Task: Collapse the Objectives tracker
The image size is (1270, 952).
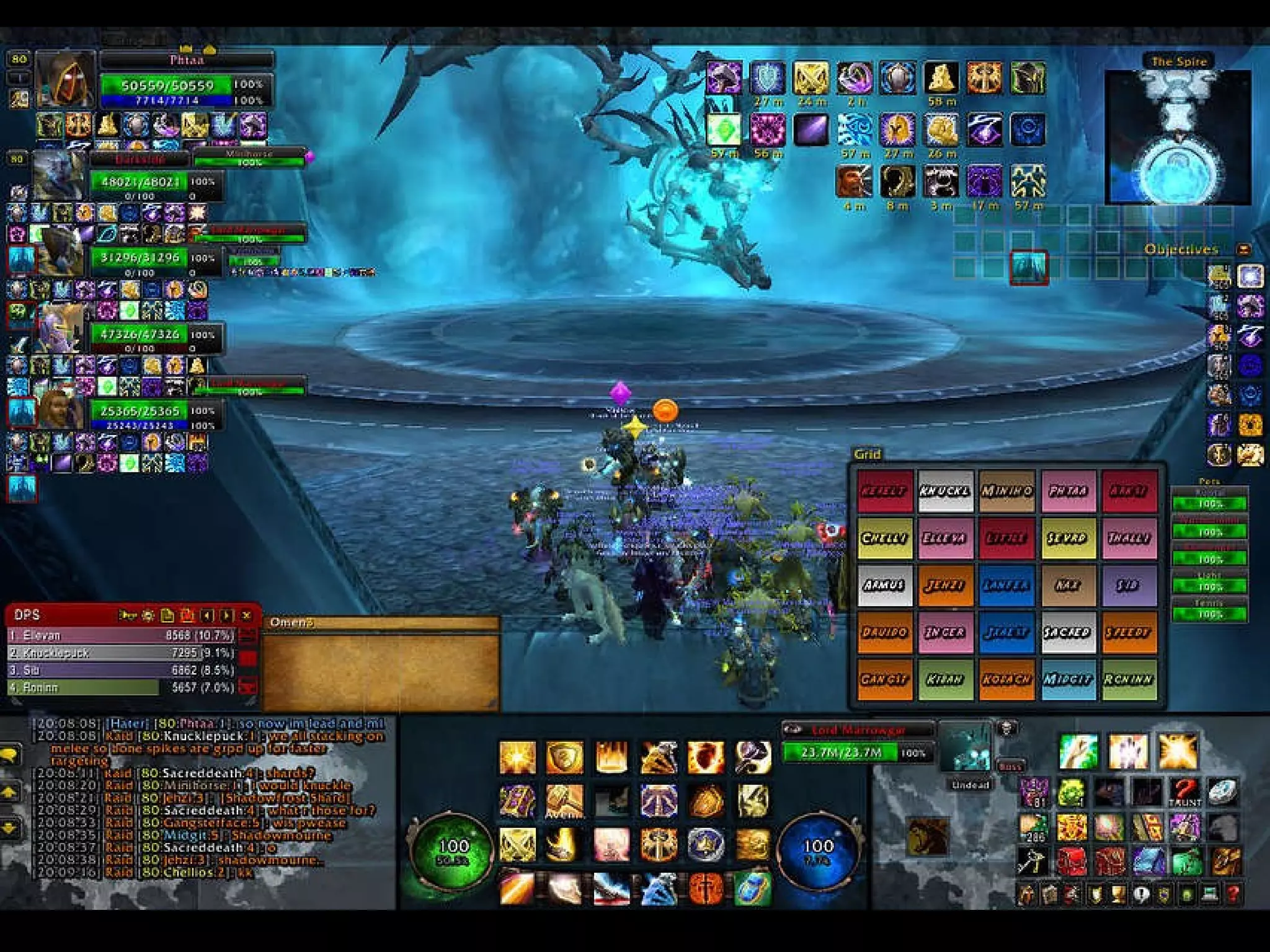Action: point(1243,249)
